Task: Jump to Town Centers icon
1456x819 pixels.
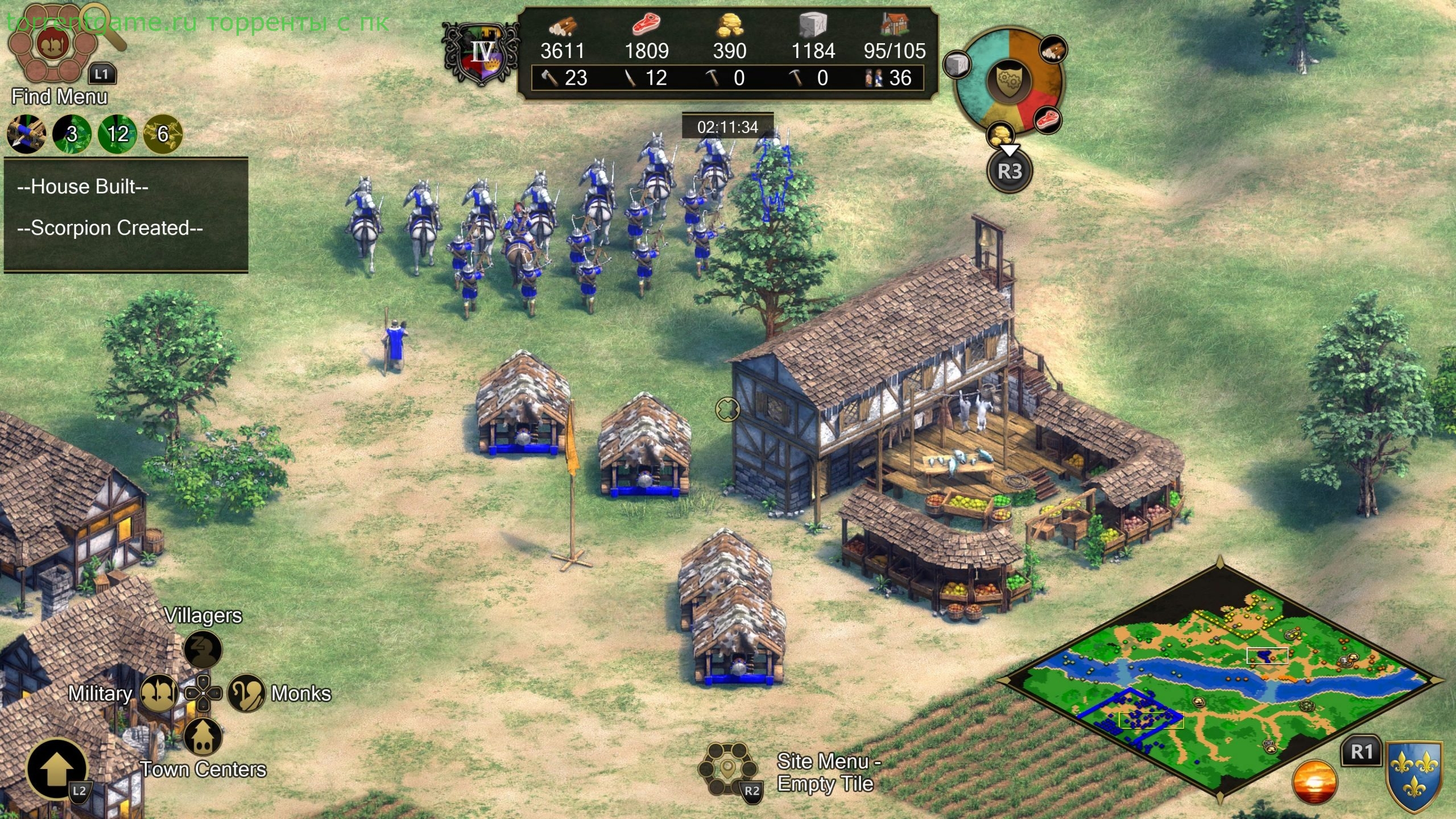Action: [x=203, y=737]
